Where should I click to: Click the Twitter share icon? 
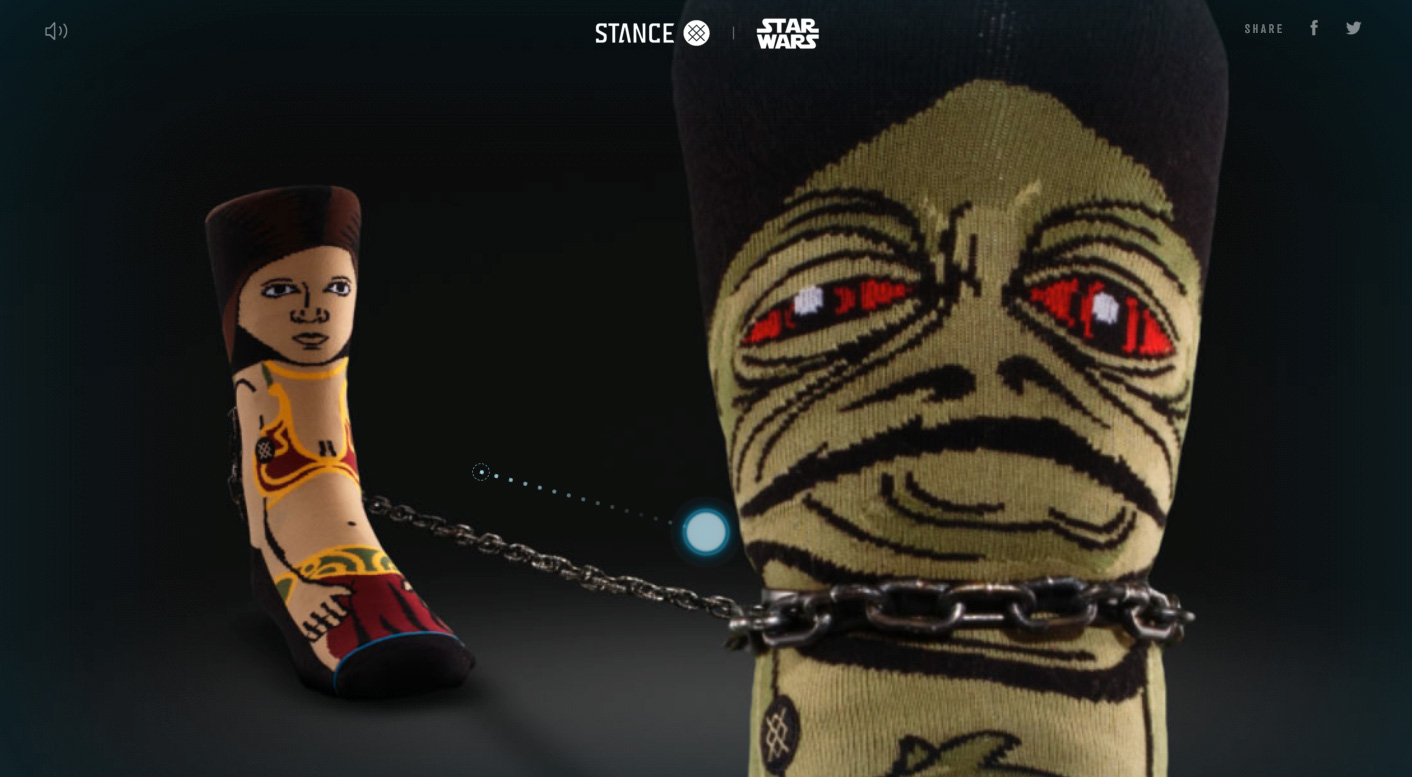click(1354, 27)
